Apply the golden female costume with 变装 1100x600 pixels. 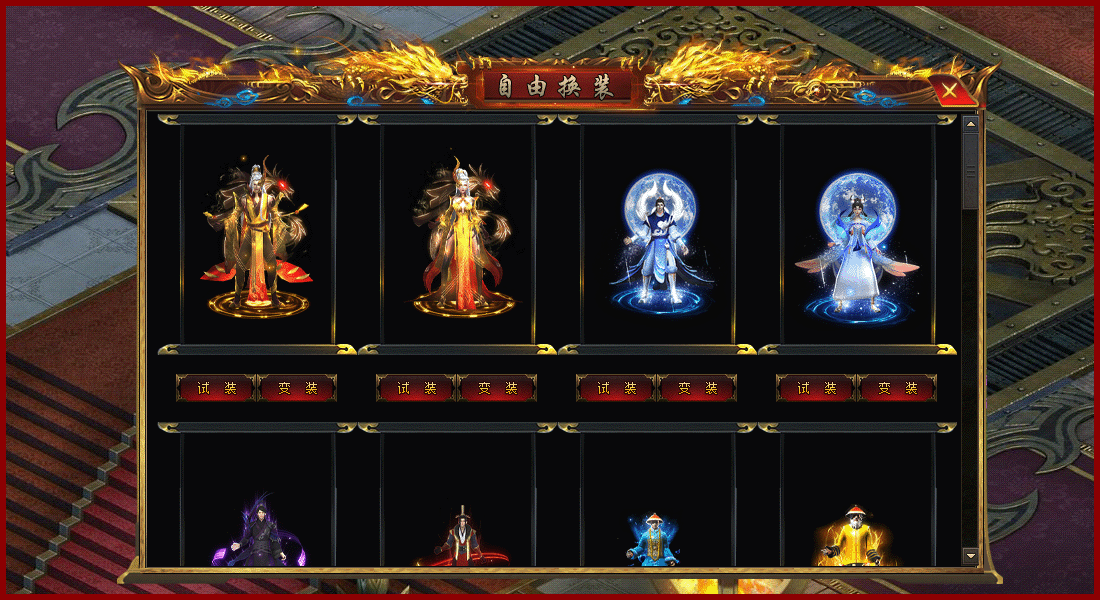pyautogui.click(x=497, y=388)
